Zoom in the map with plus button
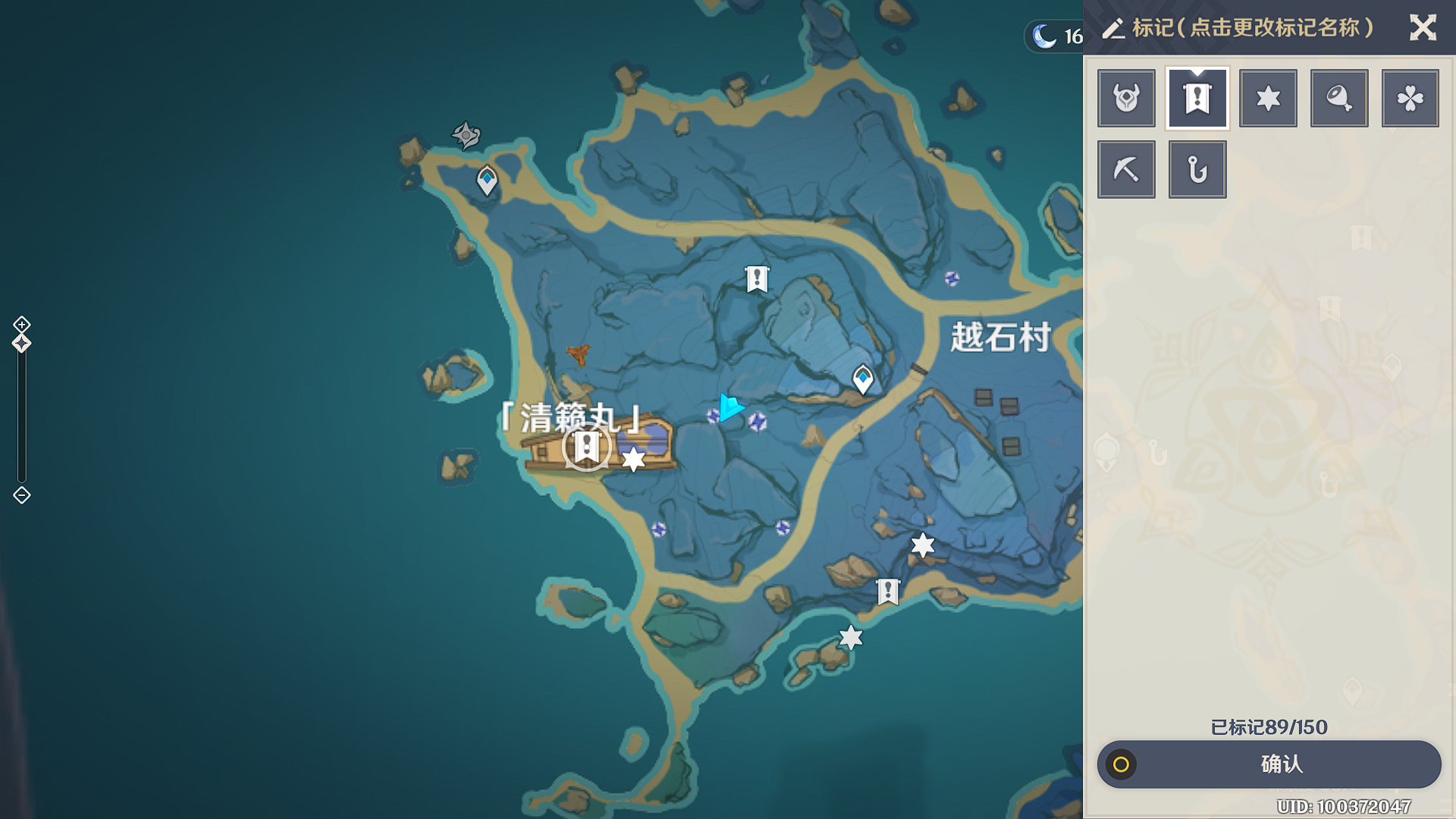The height and width of the screenshot is (819, 1456). (22, 325)
